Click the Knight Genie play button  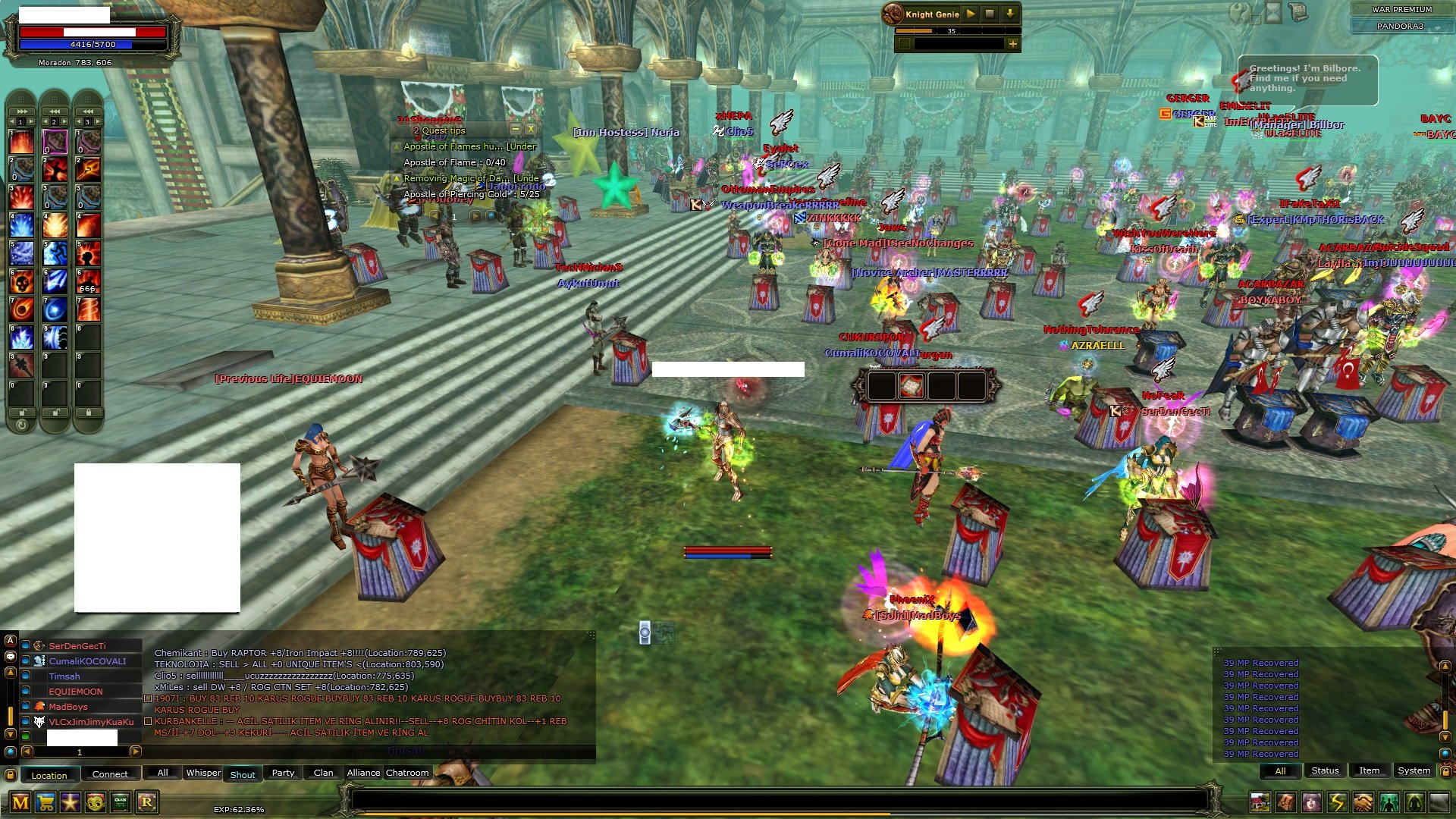pyautogui.click(x=971, y=14)
